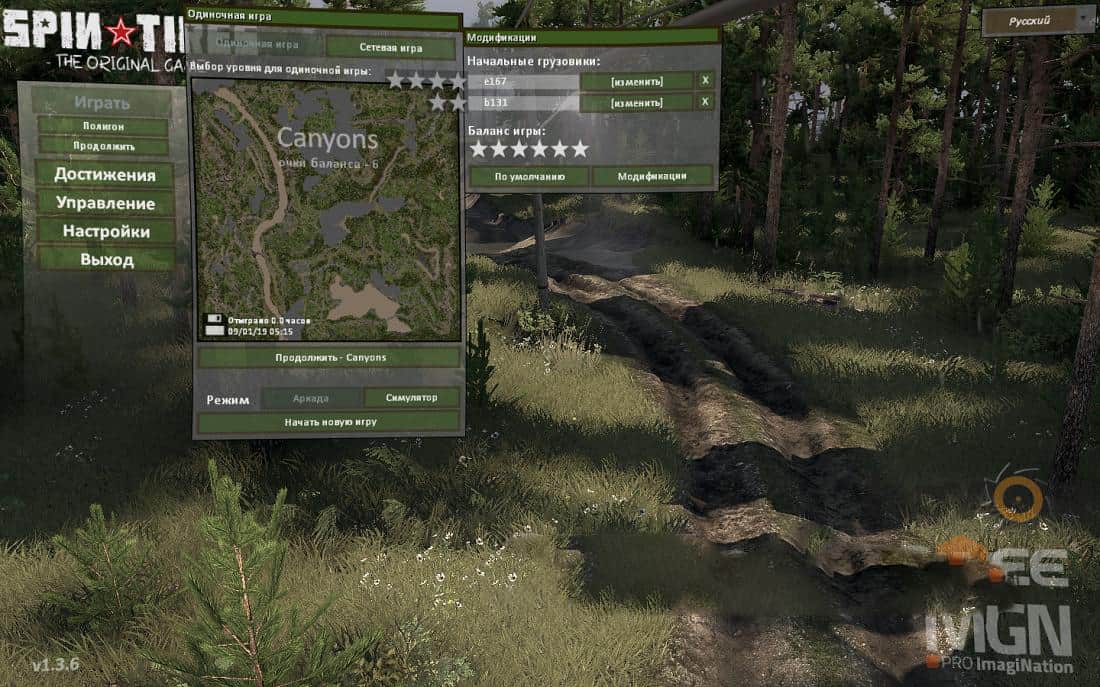Change the e167 starting truck
The height and width of the screenshot is (687, 1100).
pos(637,81)
